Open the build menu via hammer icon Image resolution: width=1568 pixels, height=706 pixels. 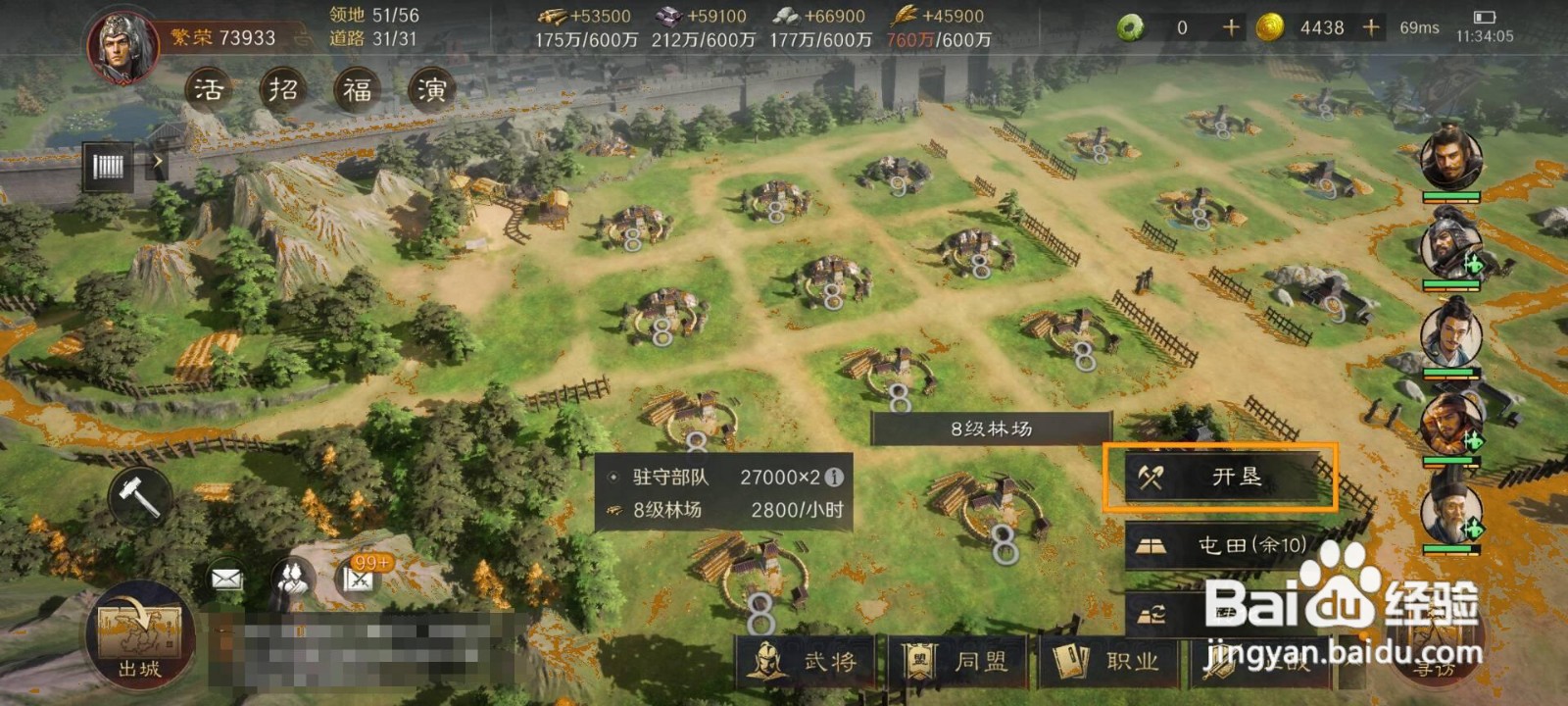pyautogui.click(x=137, y=495)
